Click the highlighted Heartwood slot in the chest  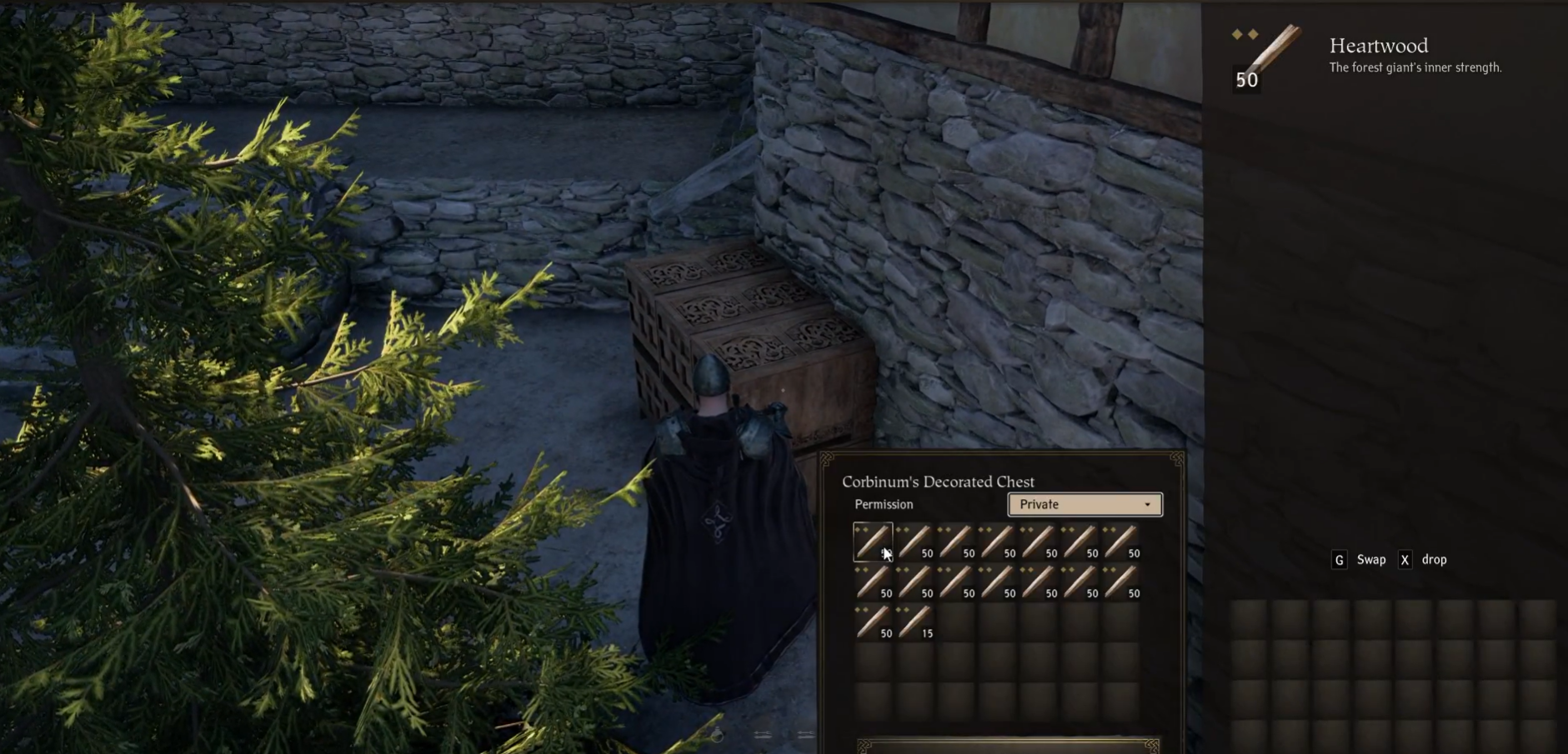[x=873, y=542]
